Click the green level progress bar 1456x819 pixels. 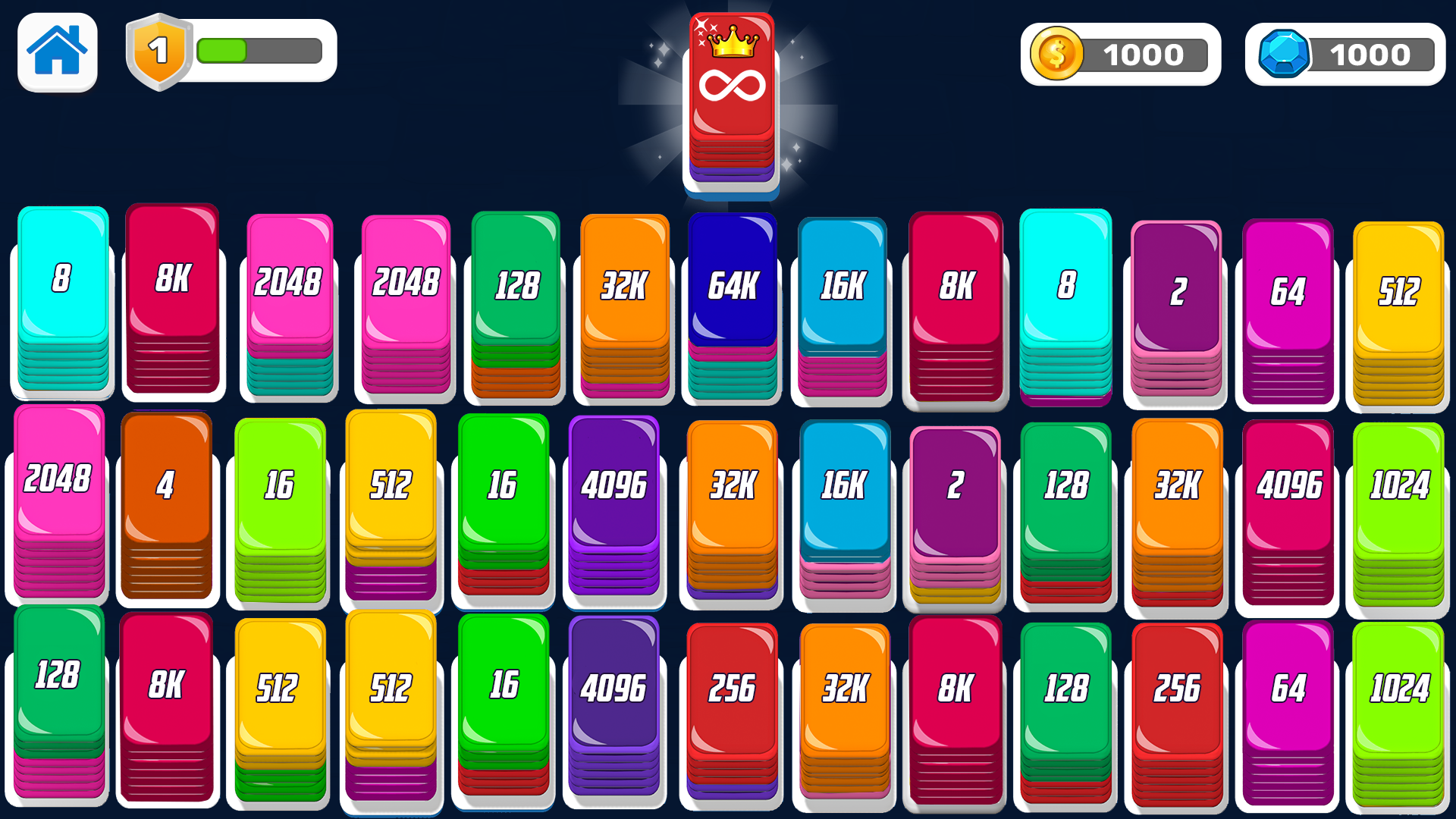coord(224,51)
